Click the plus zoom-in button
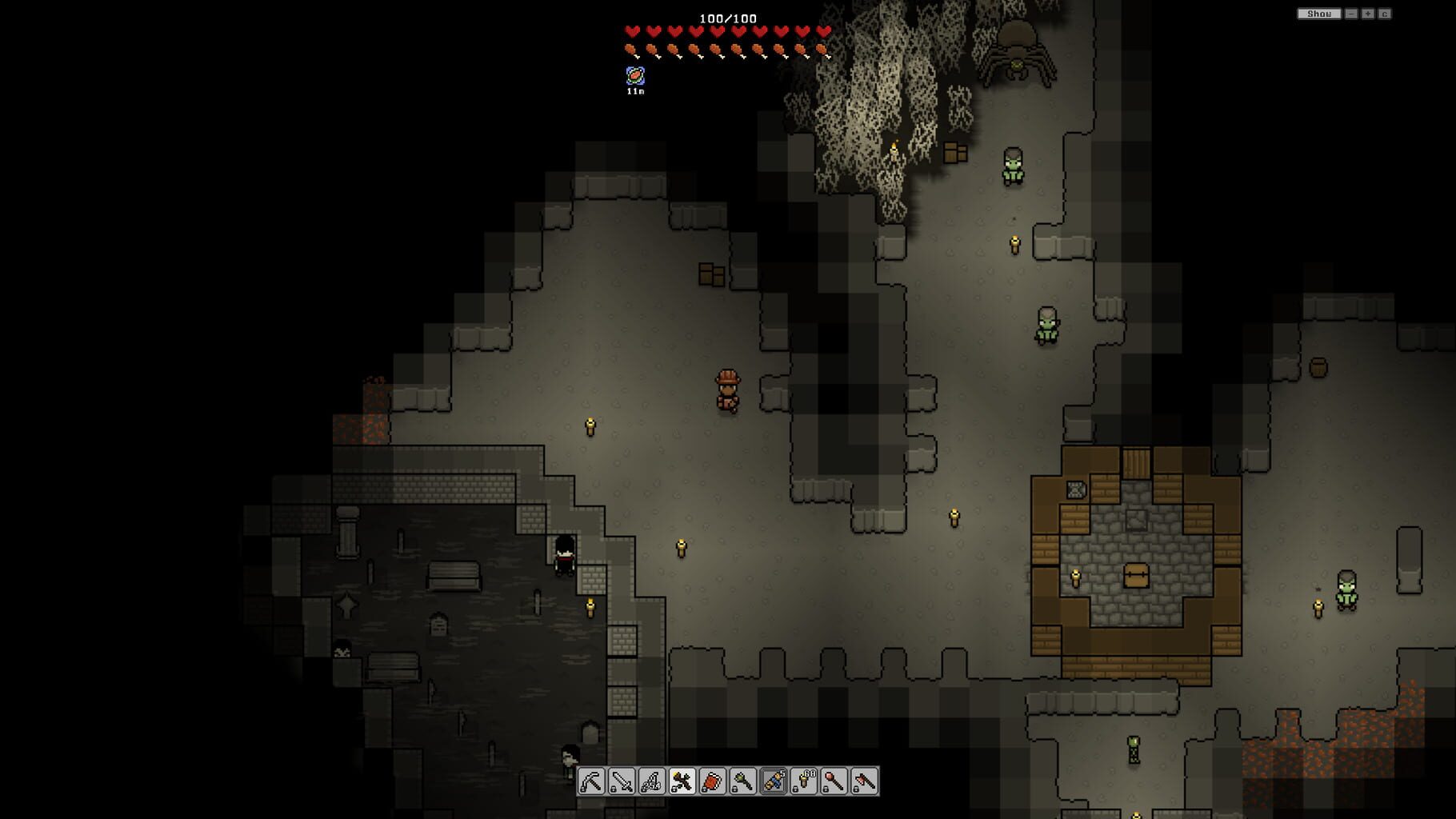This screenshot has width=1456, height=819. (x=1368, y=13)
